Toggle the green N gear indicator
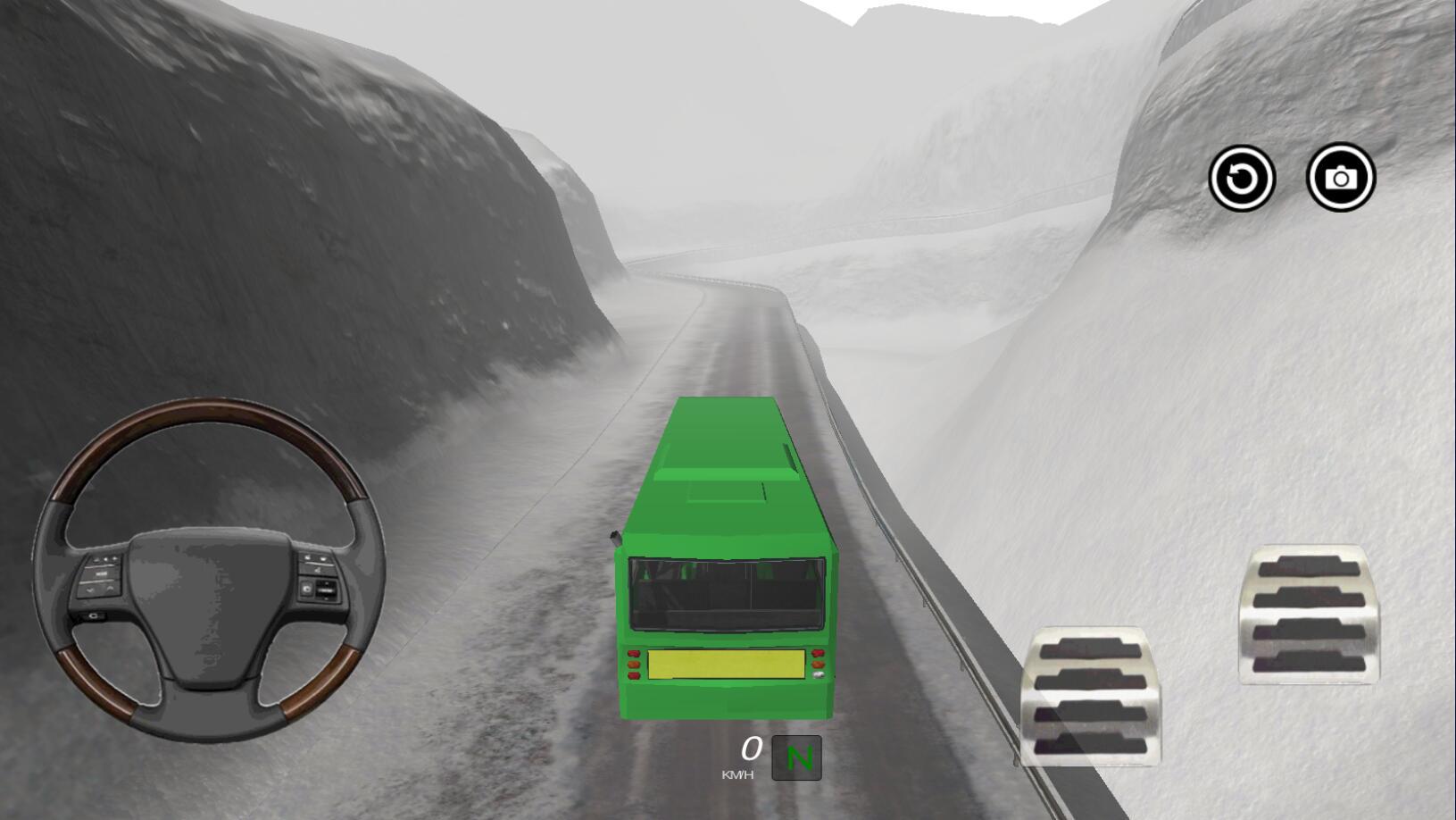 tap(796, 757)
